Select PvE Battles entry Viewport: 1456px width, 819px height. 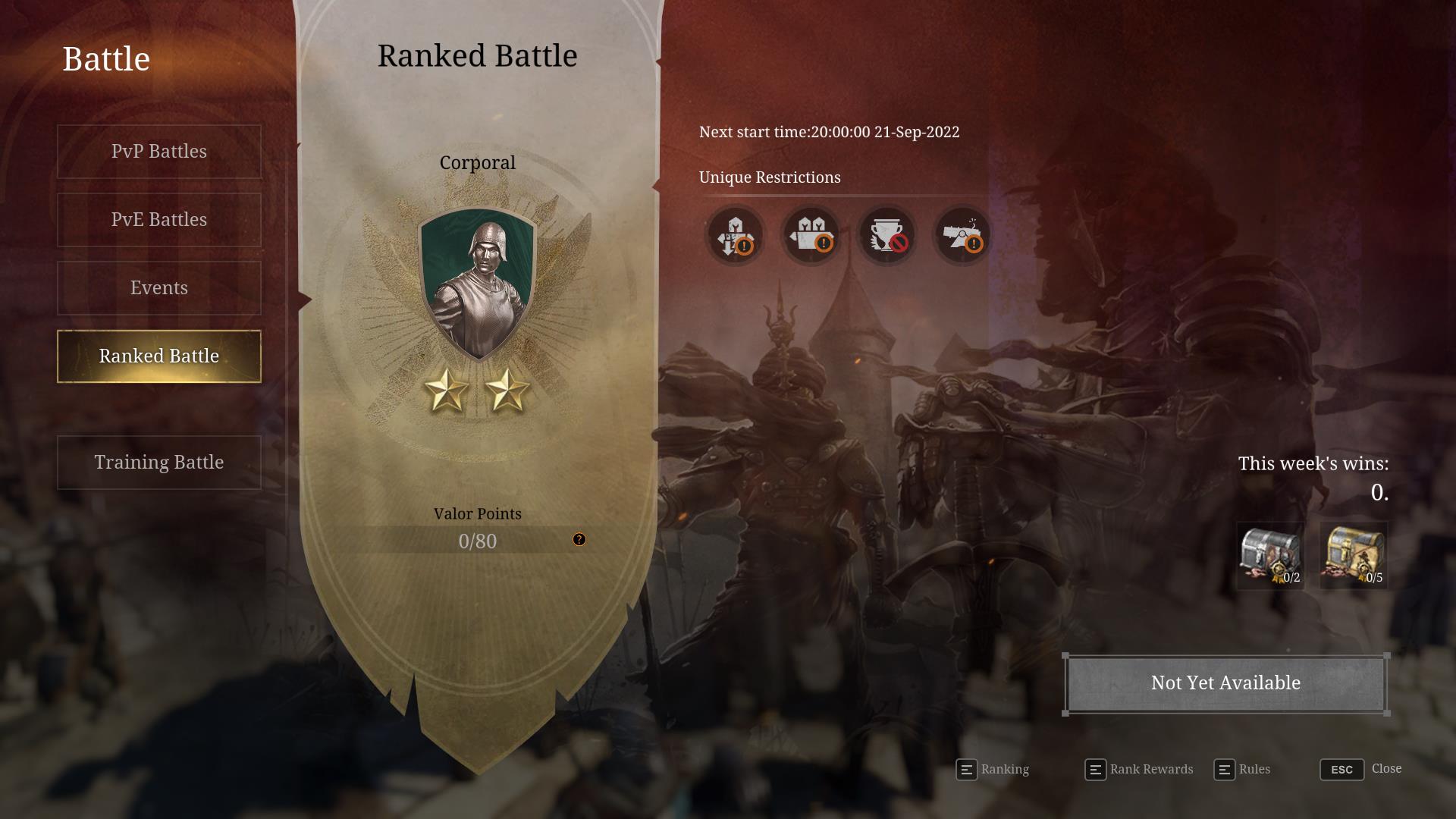click(x=159, y=220)
